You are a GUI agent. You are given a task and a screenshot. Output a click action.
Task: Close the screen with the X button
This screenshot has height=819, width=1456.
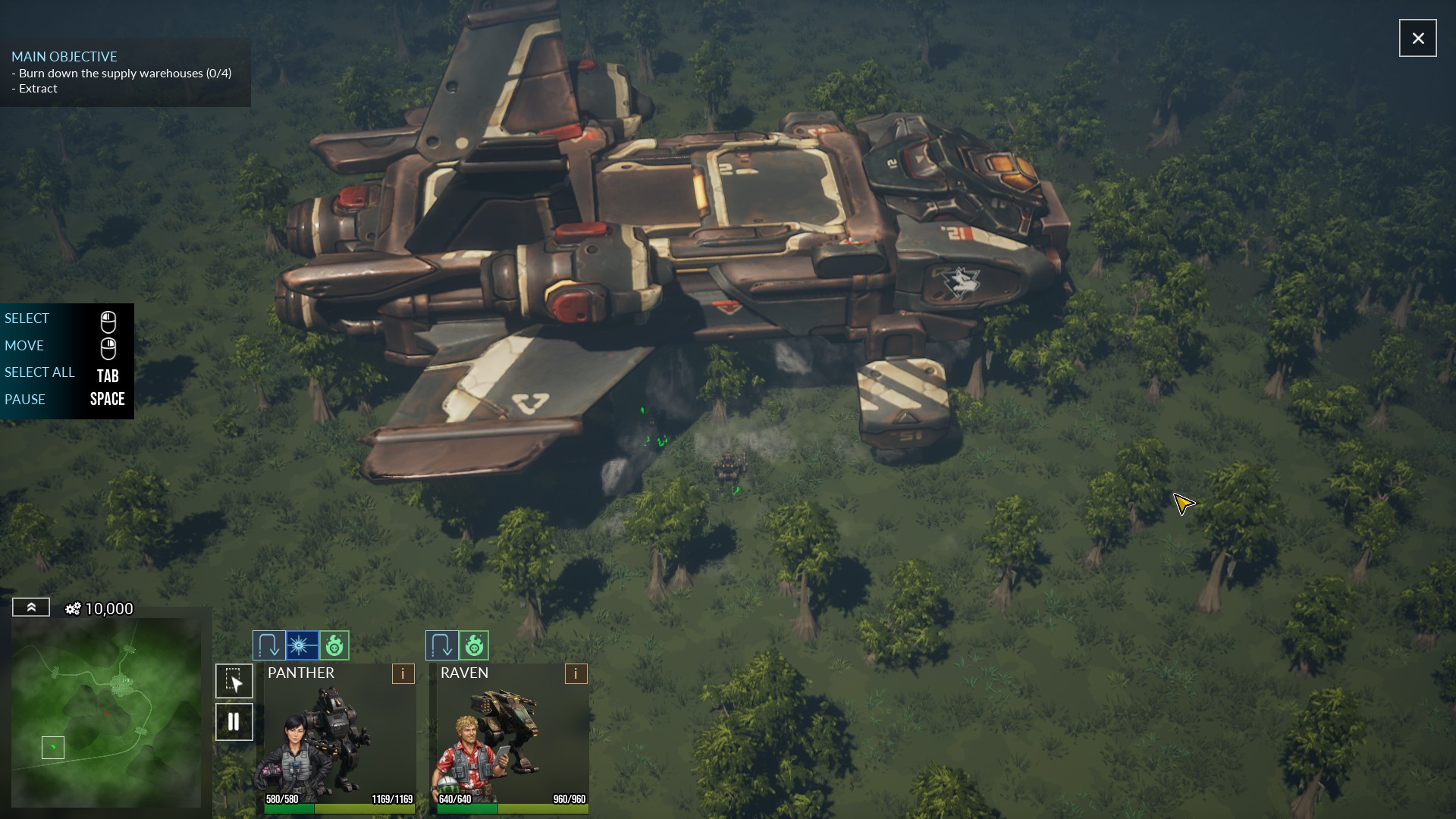pos(1417,38)
